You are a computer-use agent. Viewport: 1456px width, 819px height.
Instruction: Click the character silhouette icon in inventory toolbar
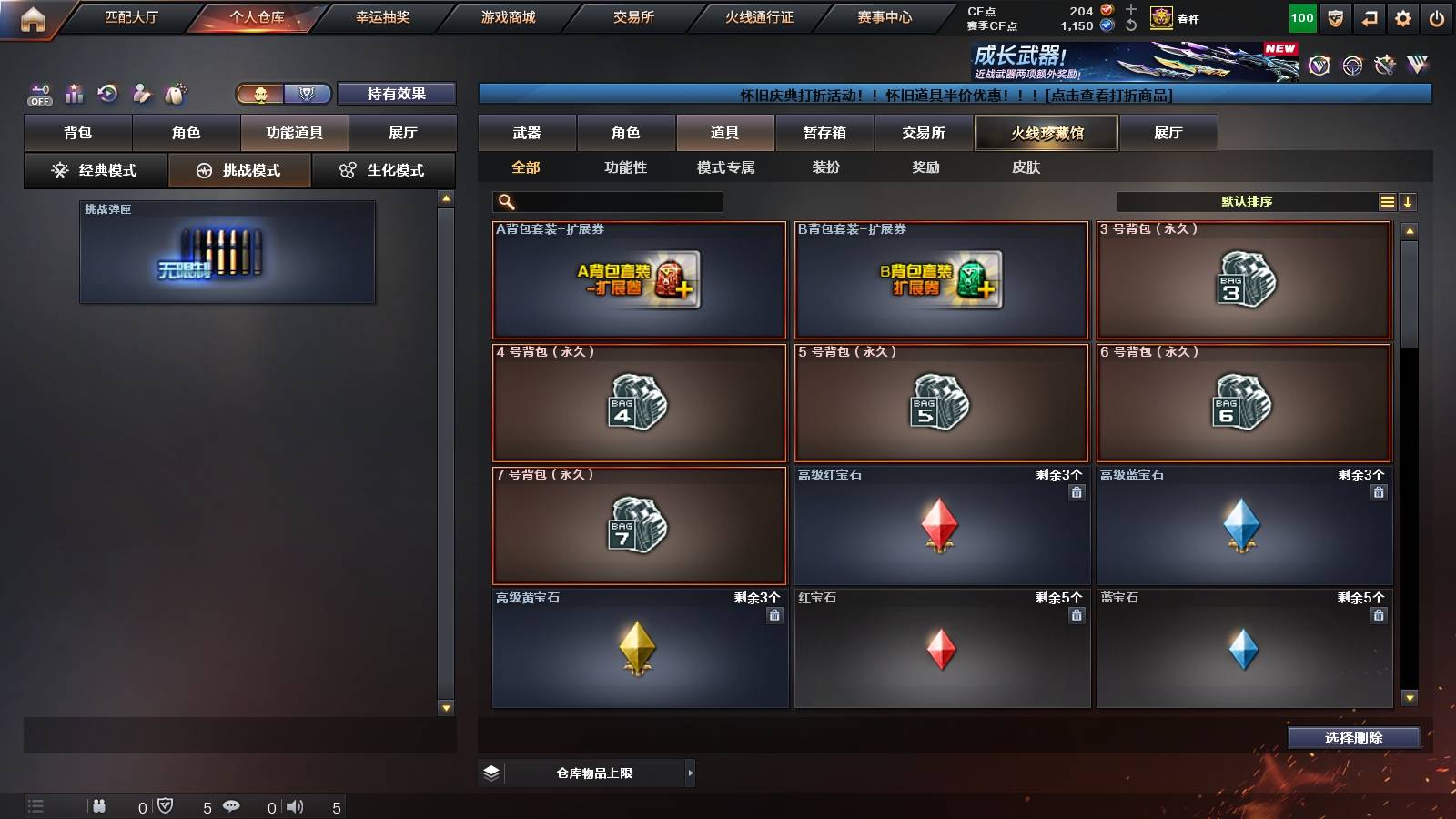141,93
